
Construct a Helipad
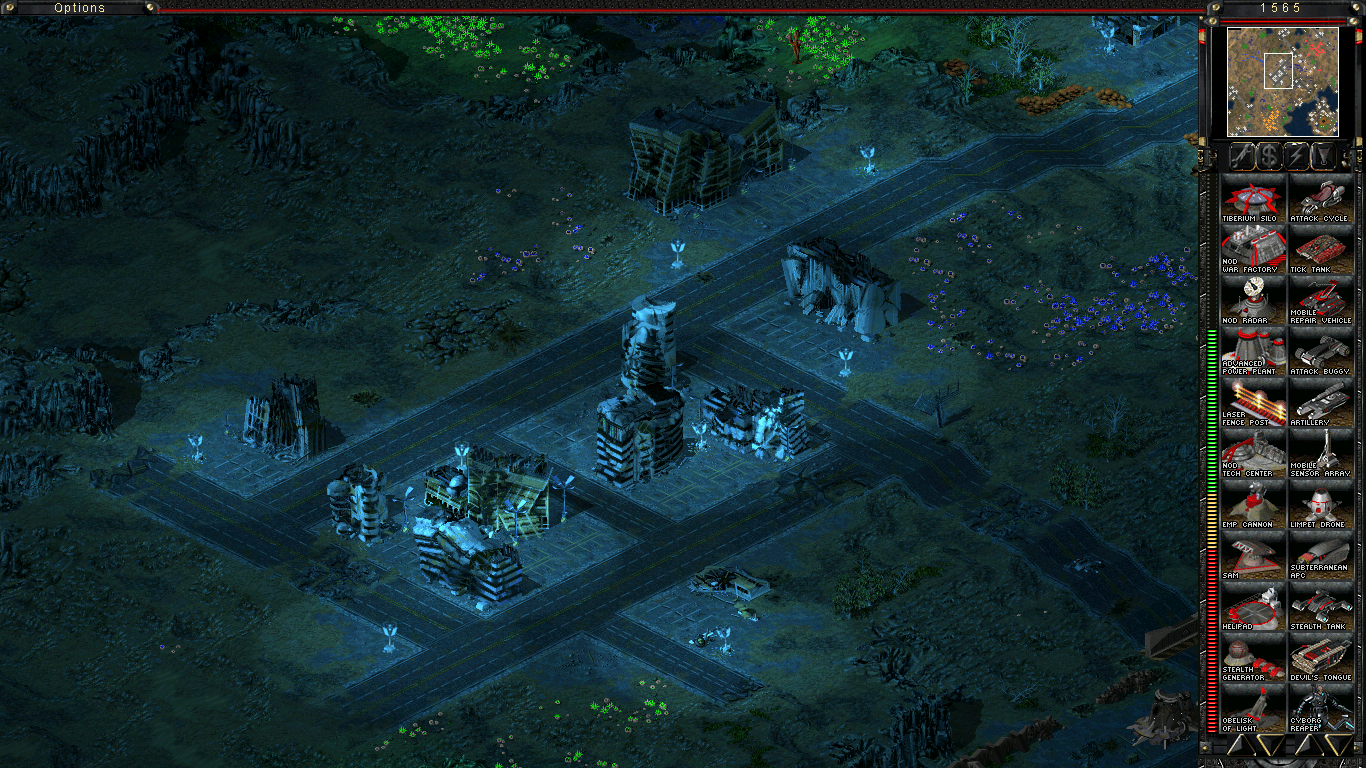1253,606
